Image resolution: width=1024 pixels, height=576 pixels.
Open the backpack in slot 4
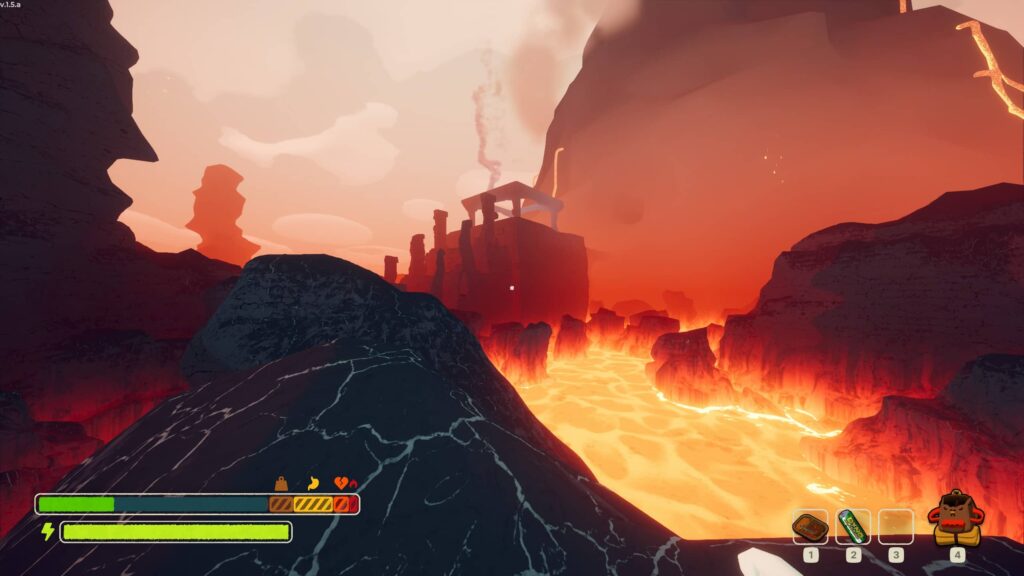pos(956,519)
